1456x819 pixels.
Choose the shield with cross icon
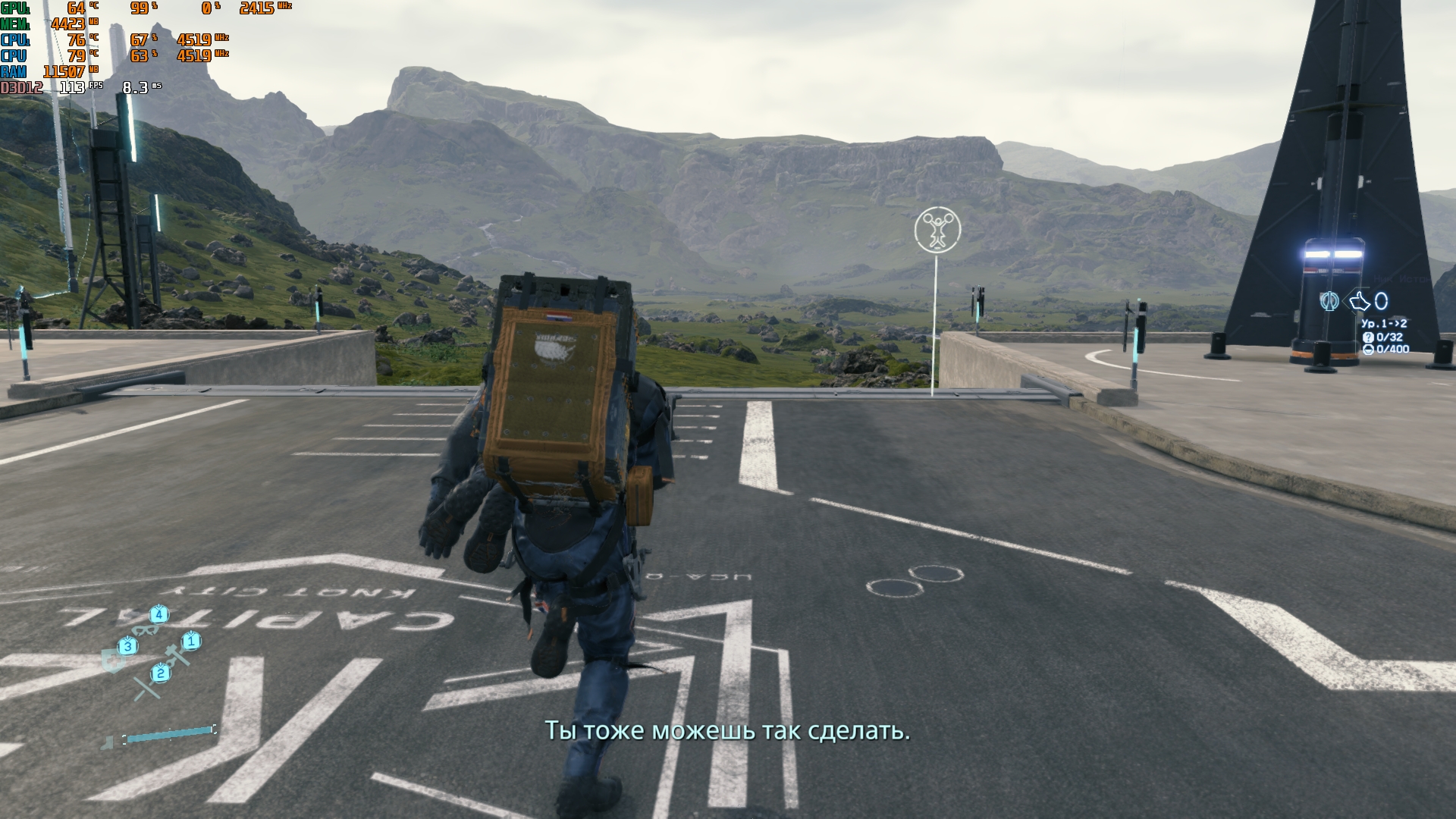(114, 661)
